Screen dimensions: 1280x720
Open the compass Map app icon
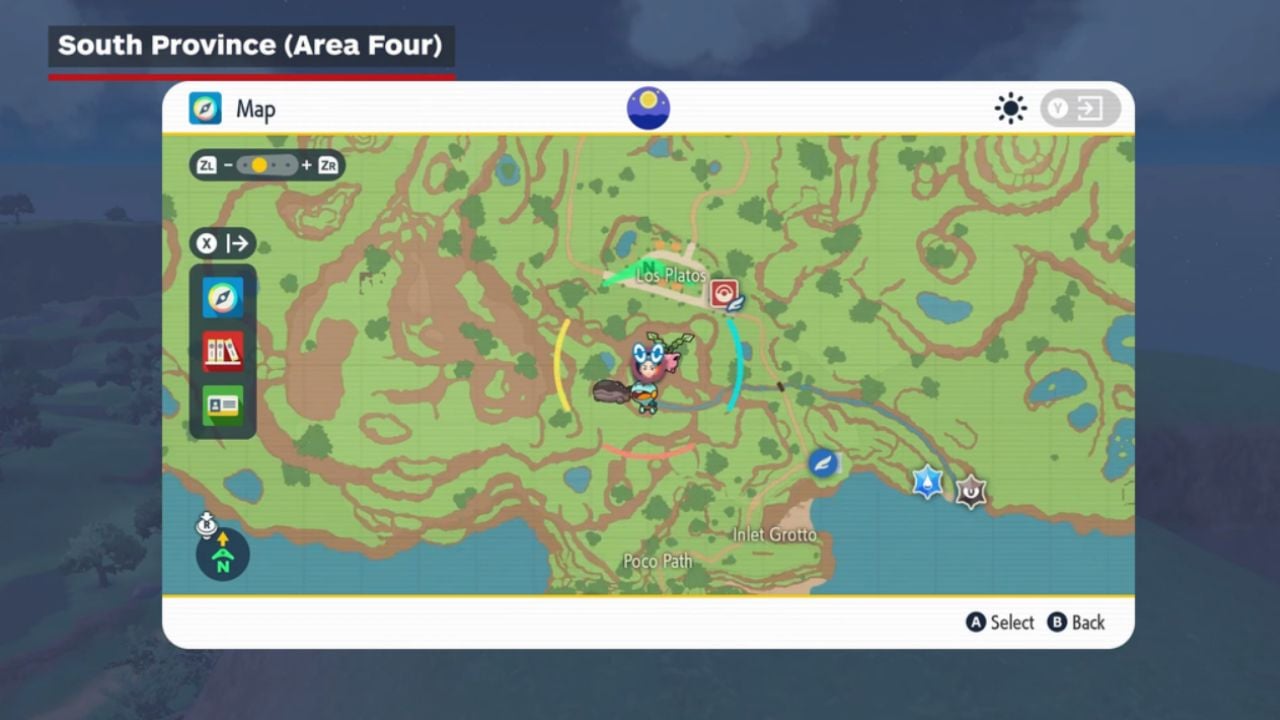point(222,297)
